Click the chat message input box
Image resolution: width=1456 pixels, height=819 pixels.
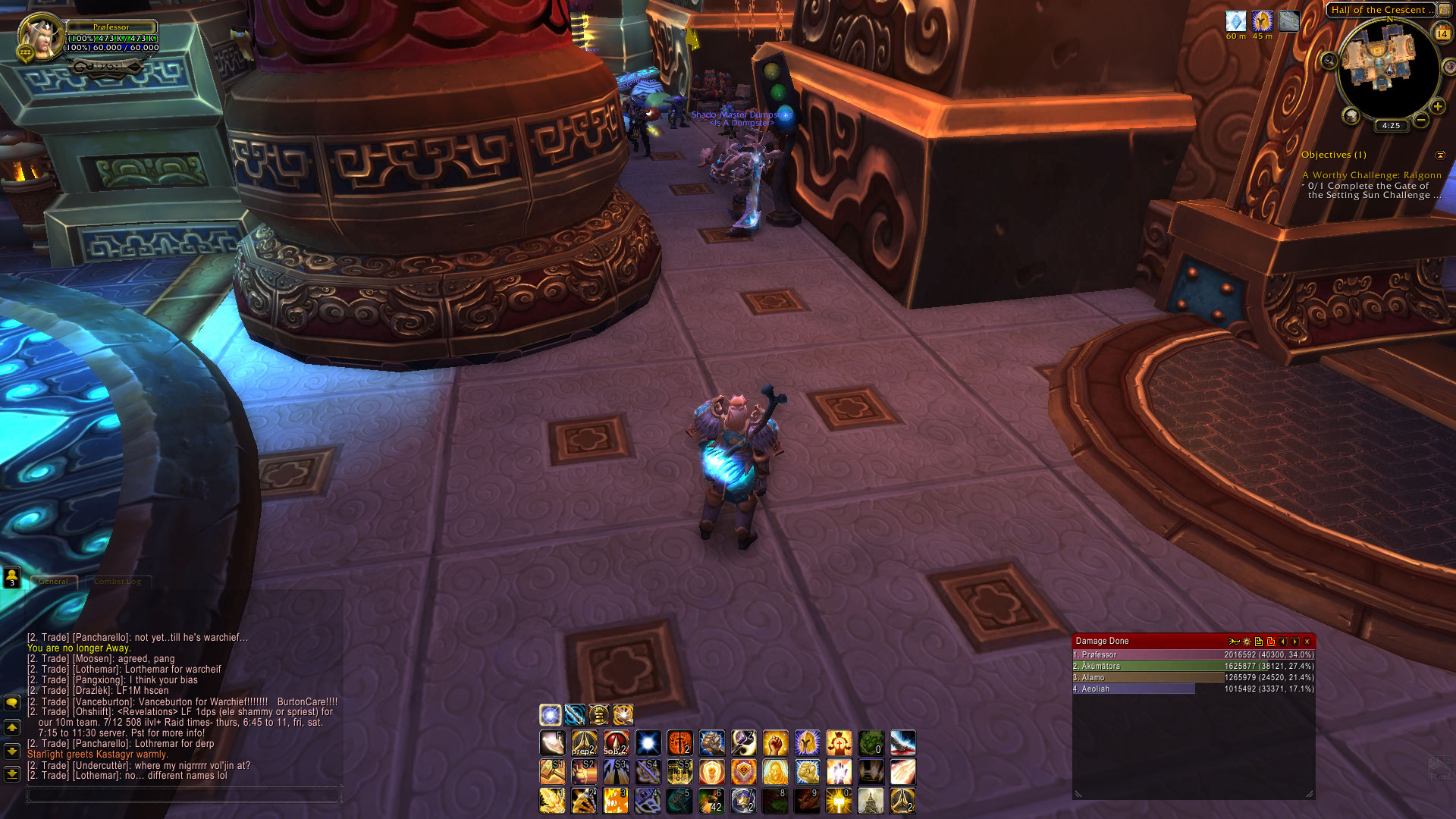[182, 794]
